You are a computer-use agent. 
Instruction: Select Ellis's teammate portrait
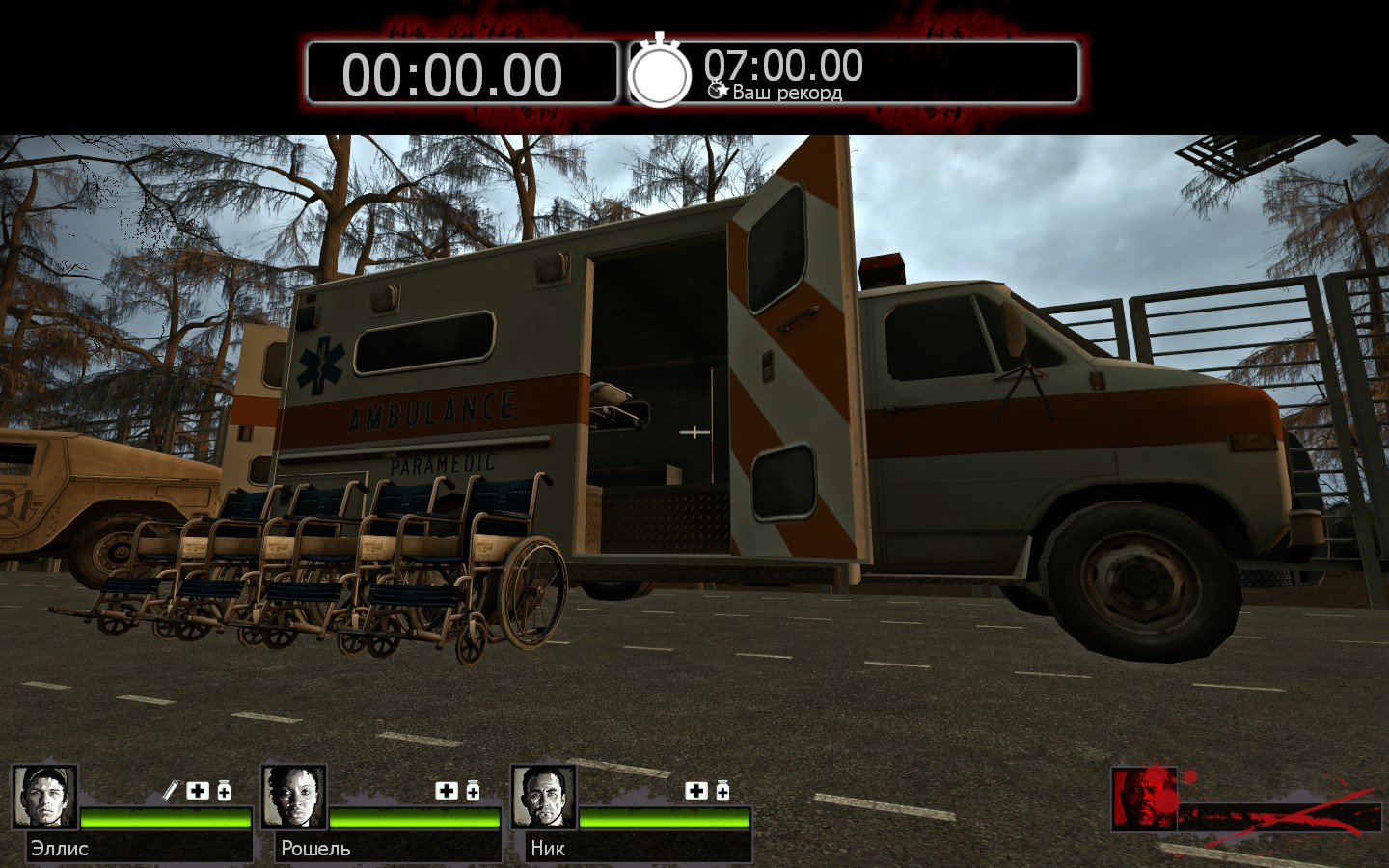[44, 798]
